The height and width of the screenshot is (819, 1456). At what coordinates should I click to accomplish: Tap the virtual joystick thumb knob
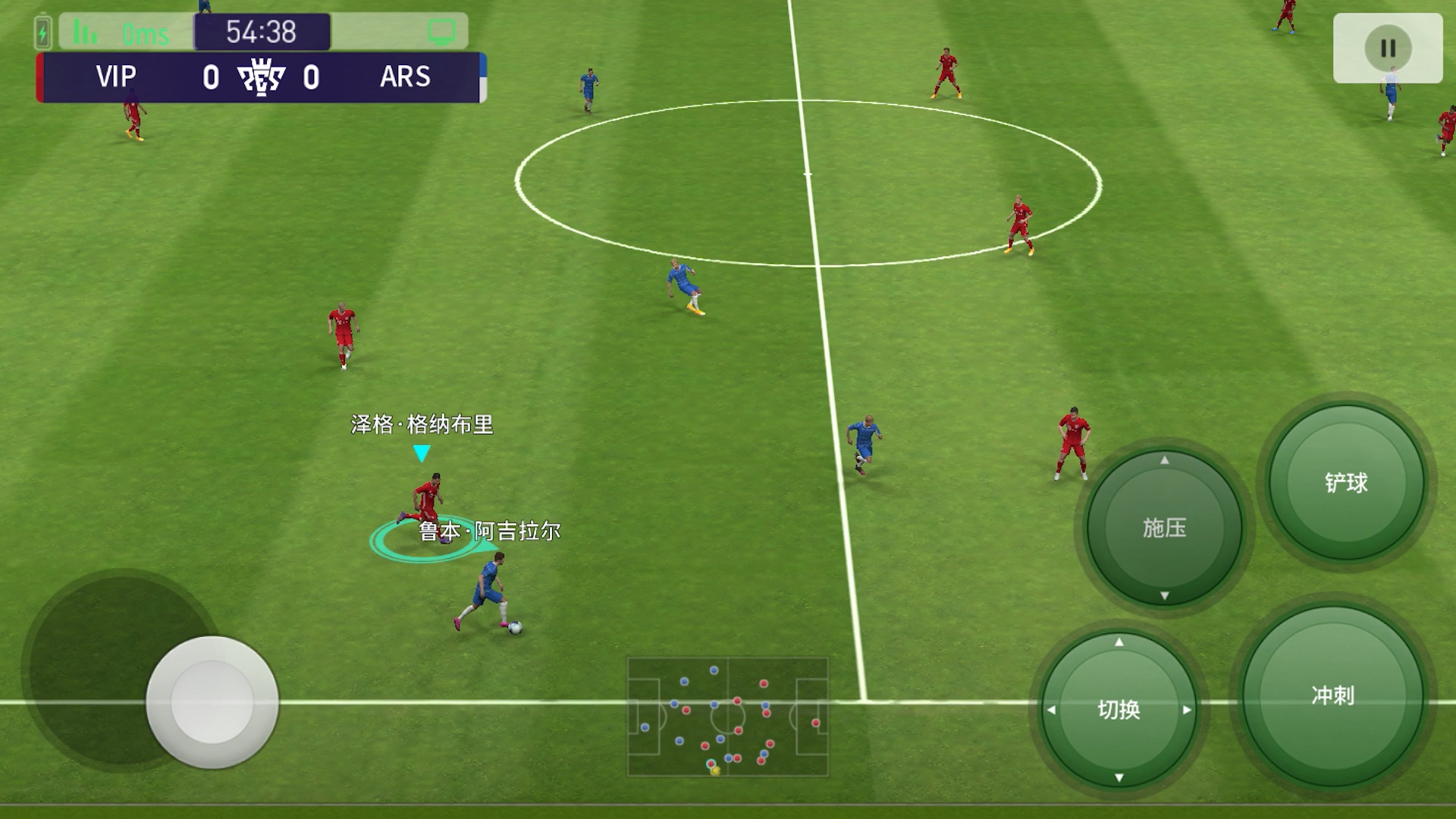tap(212, 701)
